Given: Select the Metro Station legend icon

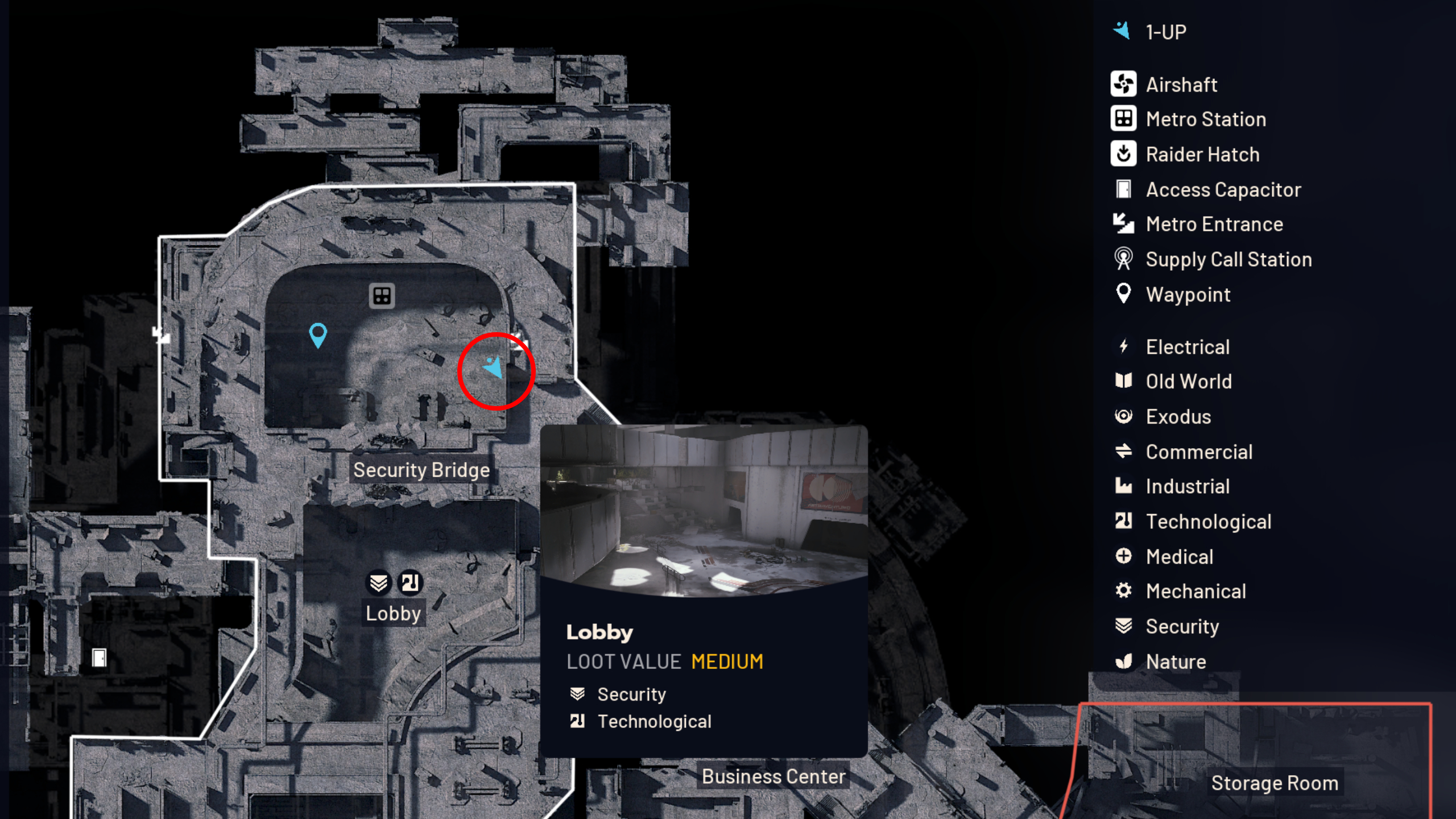Looking at the screenshot, I should point(1123,119).
